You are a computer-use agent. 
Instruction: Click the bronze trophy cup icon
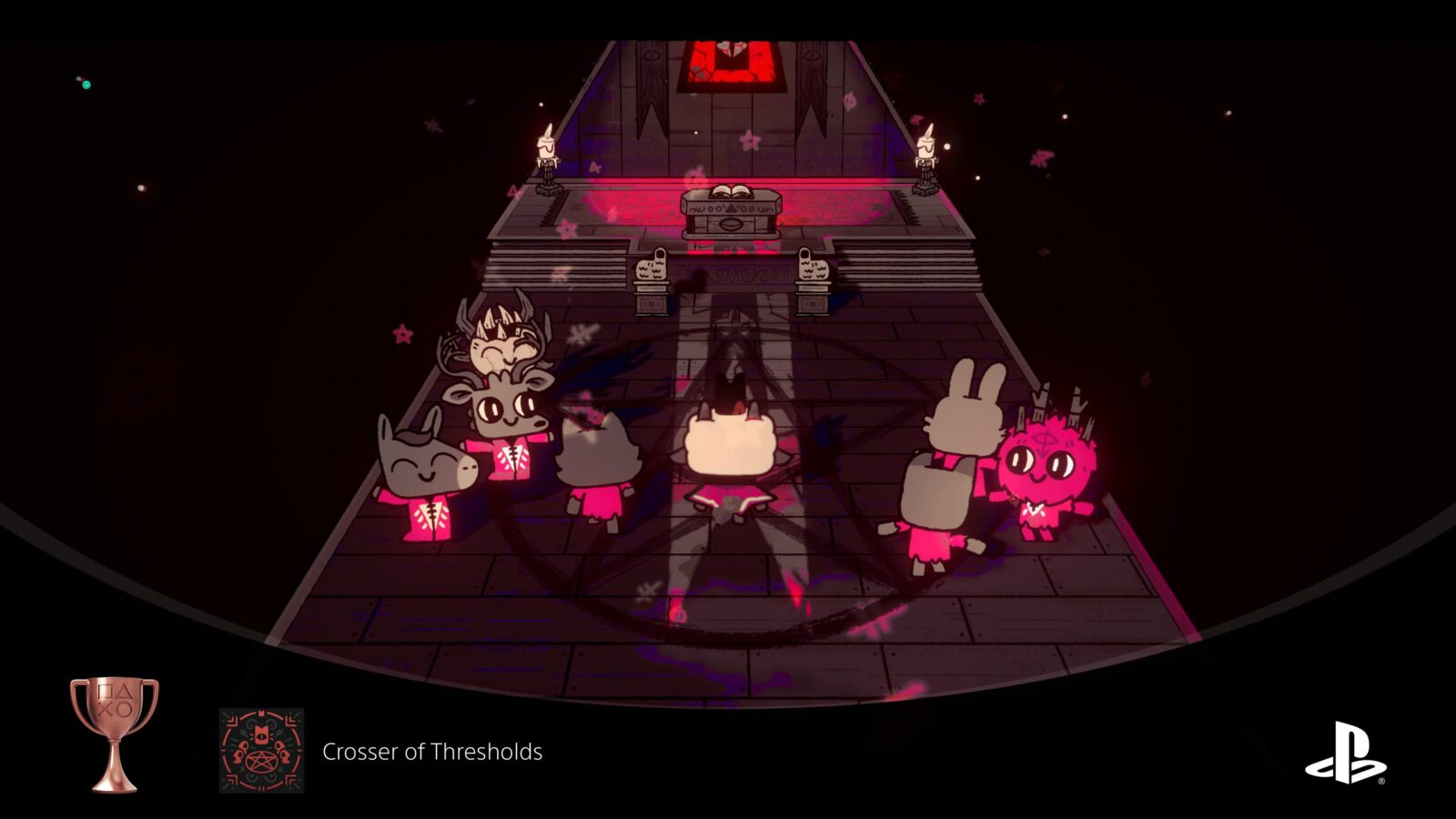pyautogui.click(x=115, y=732)
